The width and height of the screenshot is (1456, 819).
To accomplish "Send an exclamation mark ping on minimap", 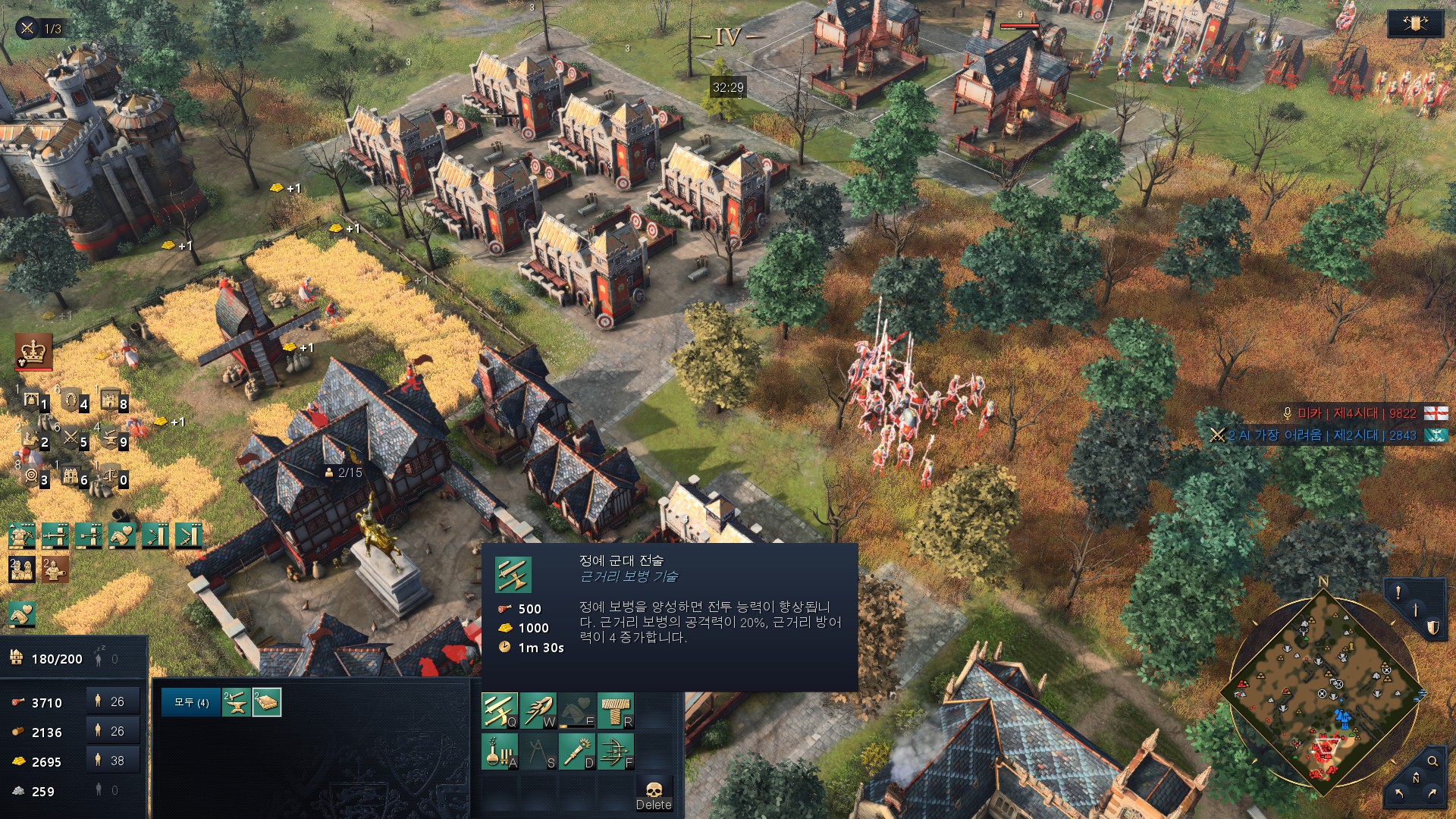I will click(x=1398, y=593).
